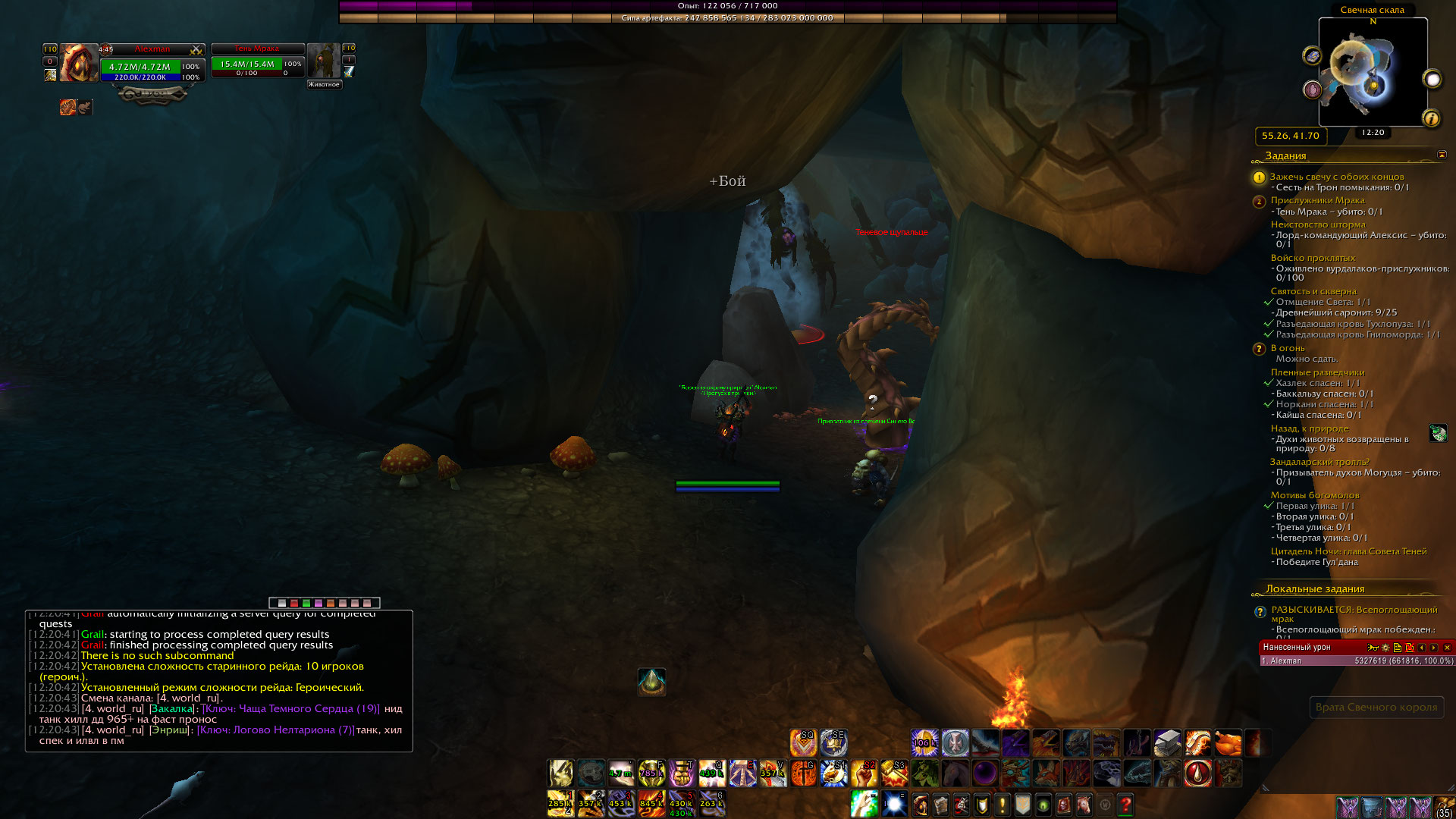
Task: Collapse the Задания quest tracker
Action: [1442, 155]
